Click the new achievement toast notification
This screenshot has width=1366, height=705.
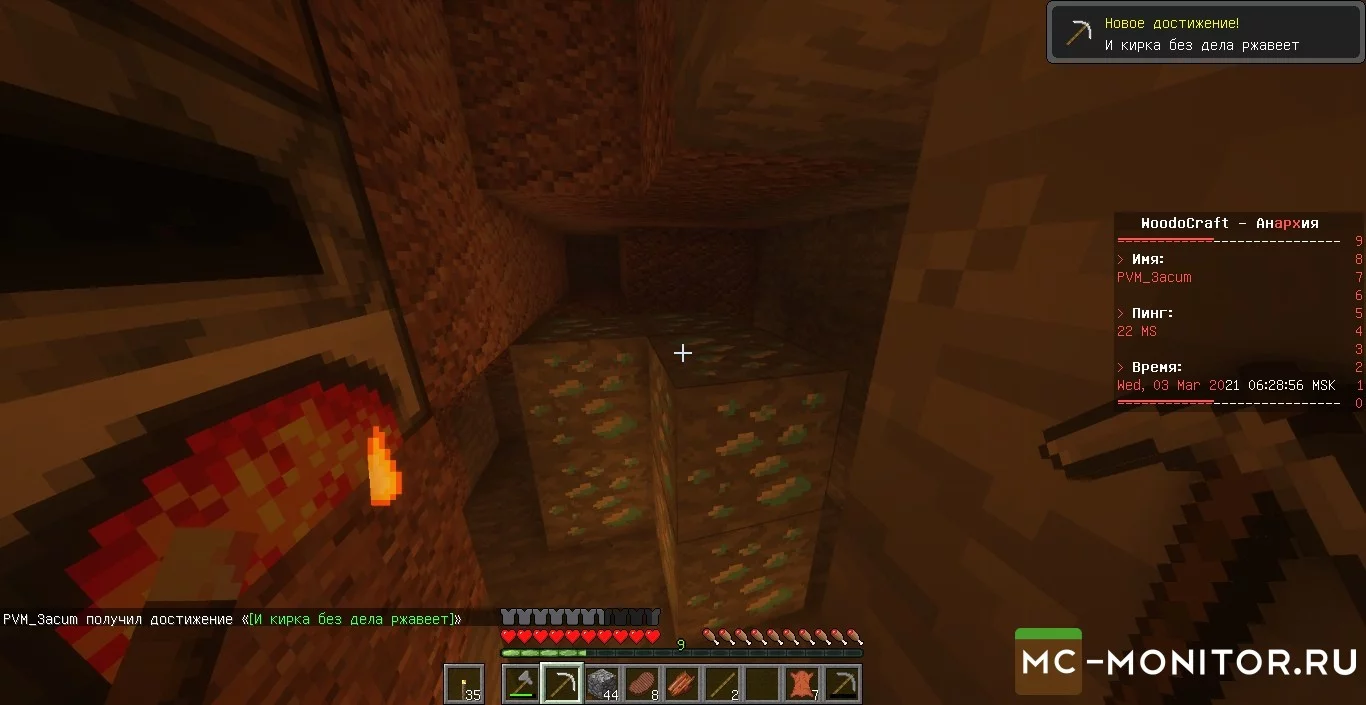pyautogui.click(x=1203, y=33)
